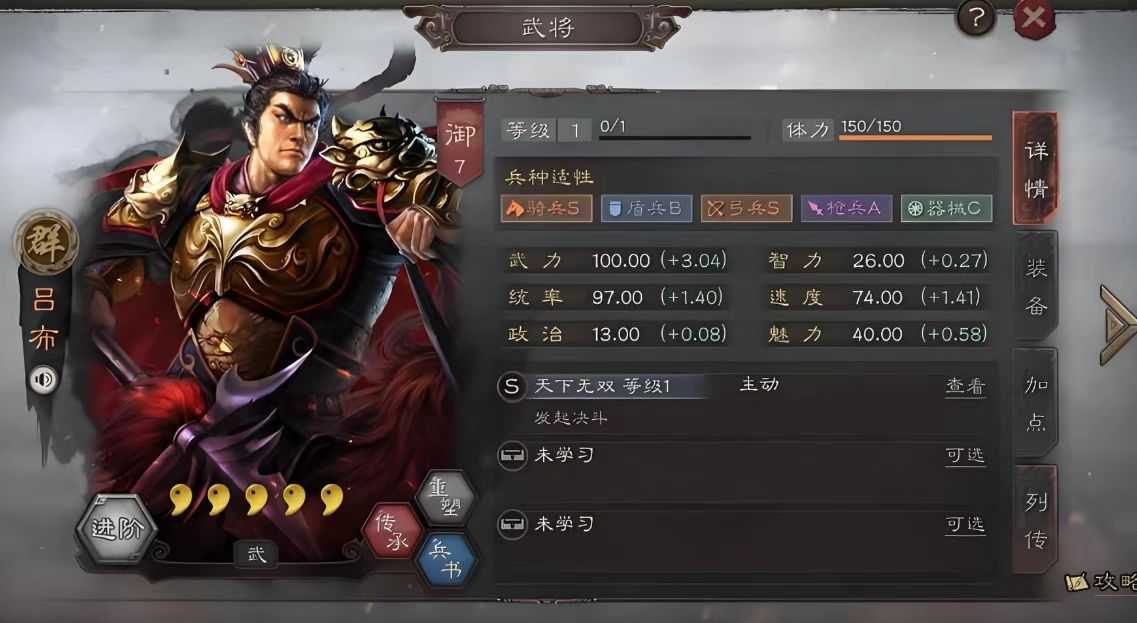Play Lu Bu's voice via speaker icon
The width and height of the screenshot is (1137, 623).
44,380
